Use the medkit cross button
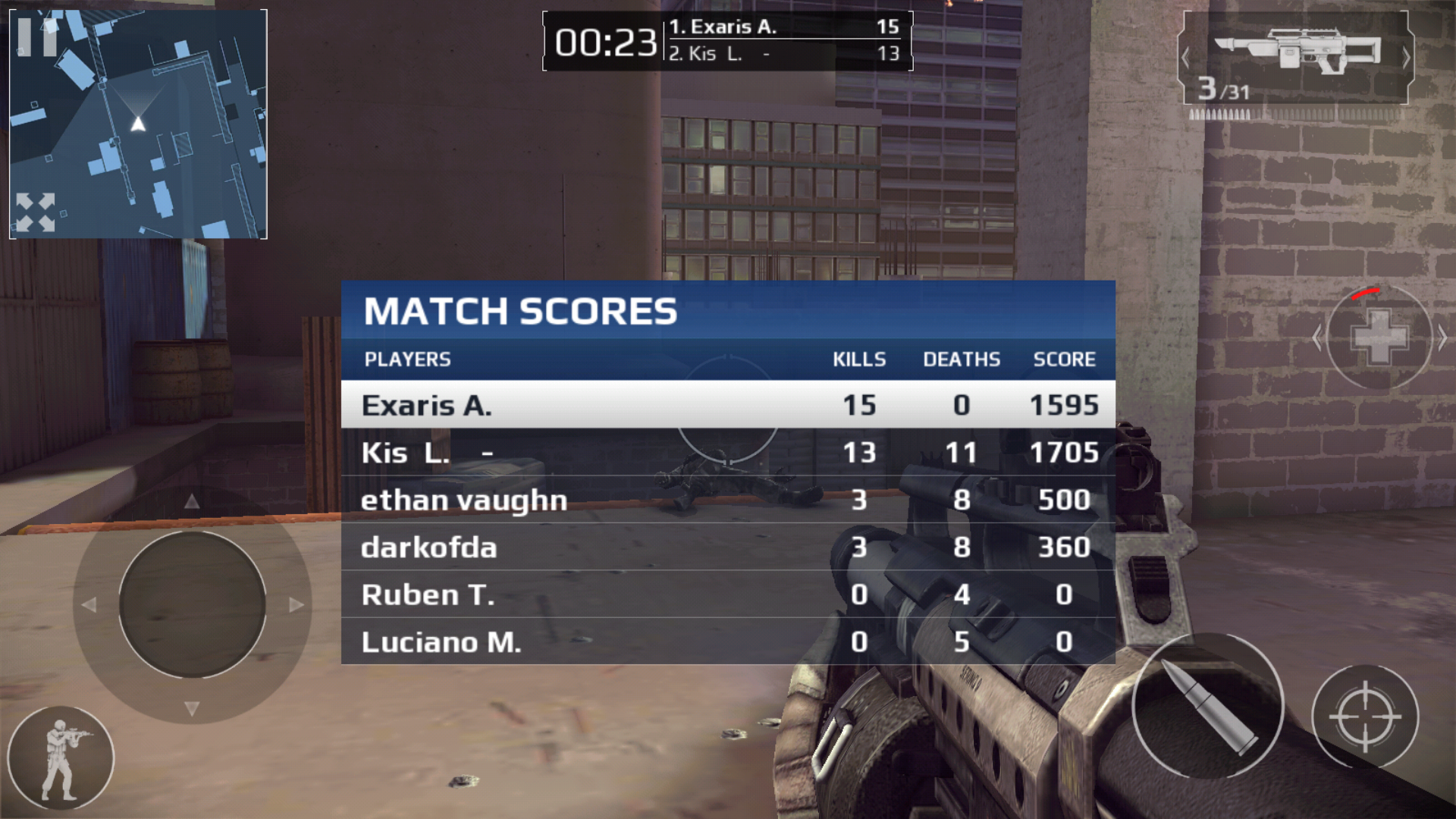This screenshot has height=819, width=1456. [1379, 337]
